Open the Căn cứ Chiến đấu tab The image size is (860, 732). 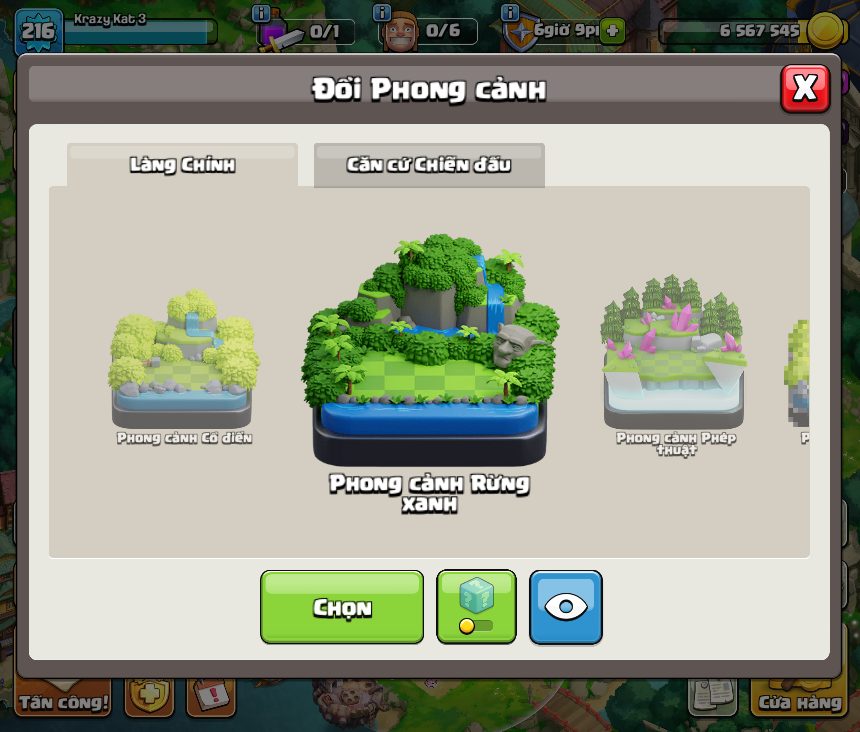pos(429,165)
